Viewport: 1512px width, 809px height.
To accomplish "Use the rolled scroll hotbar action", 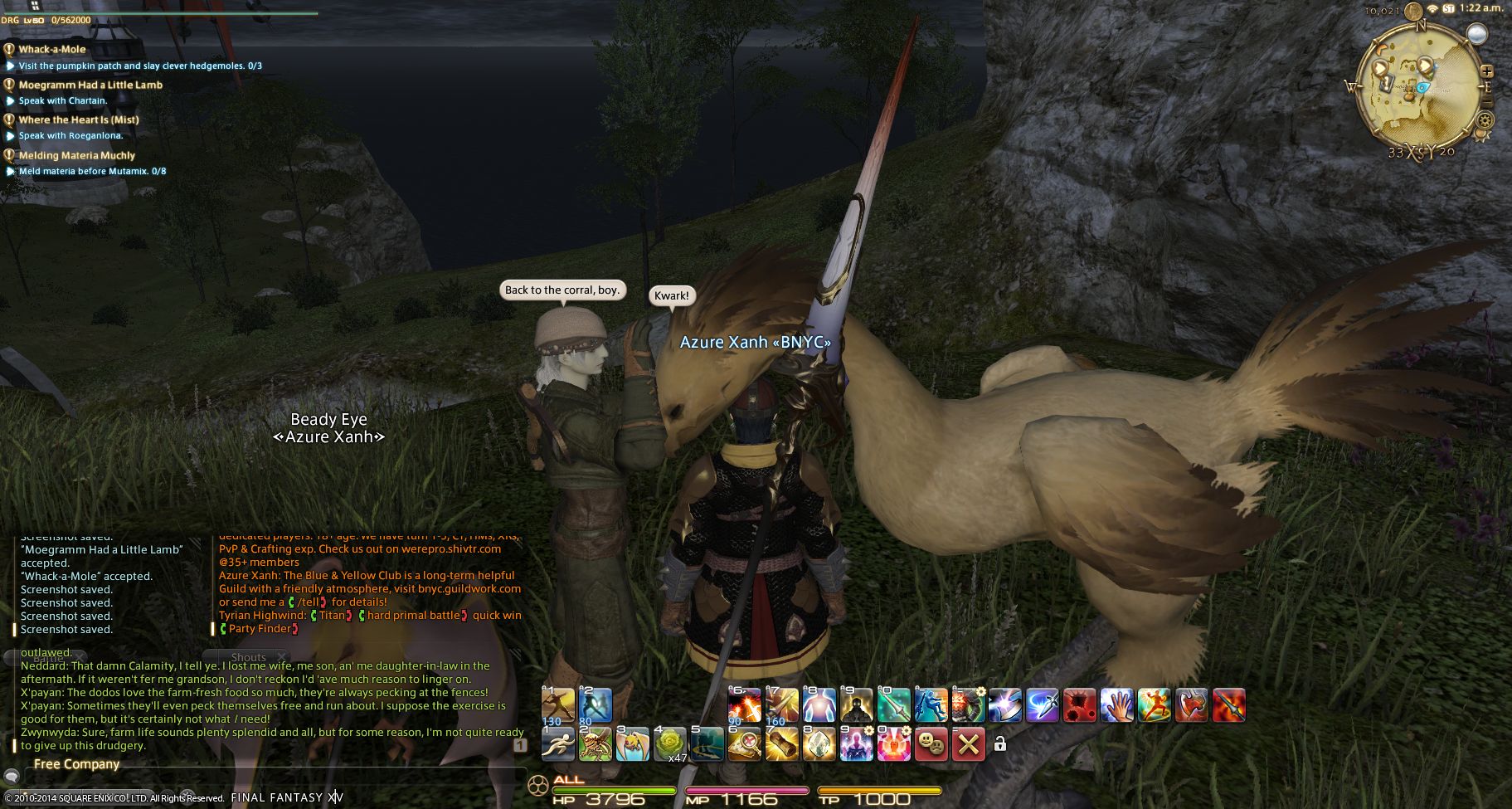I will (781, 743).
